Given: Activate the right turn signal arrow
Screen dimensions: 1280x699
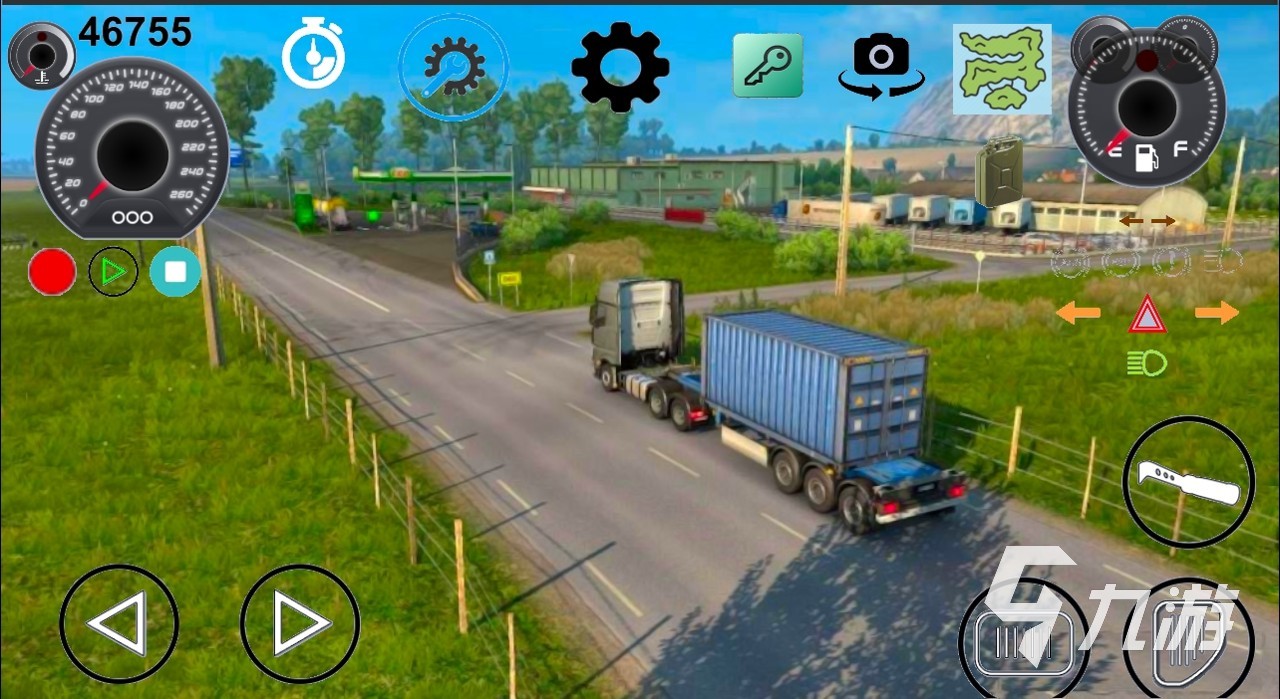Looking at the screenshot, I should 1216,314.
